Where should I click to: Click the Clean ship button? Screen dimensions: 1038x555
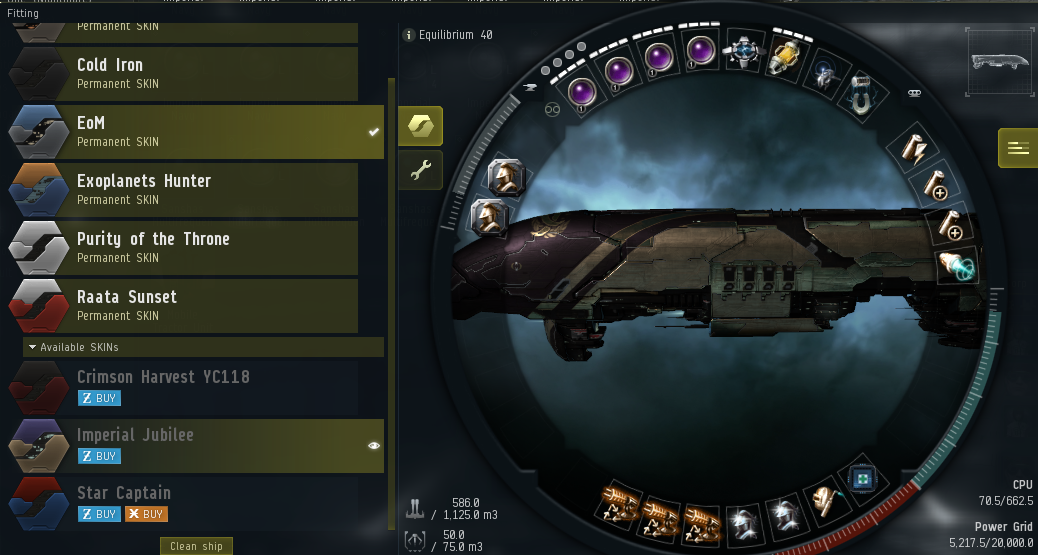coord(197,546)
